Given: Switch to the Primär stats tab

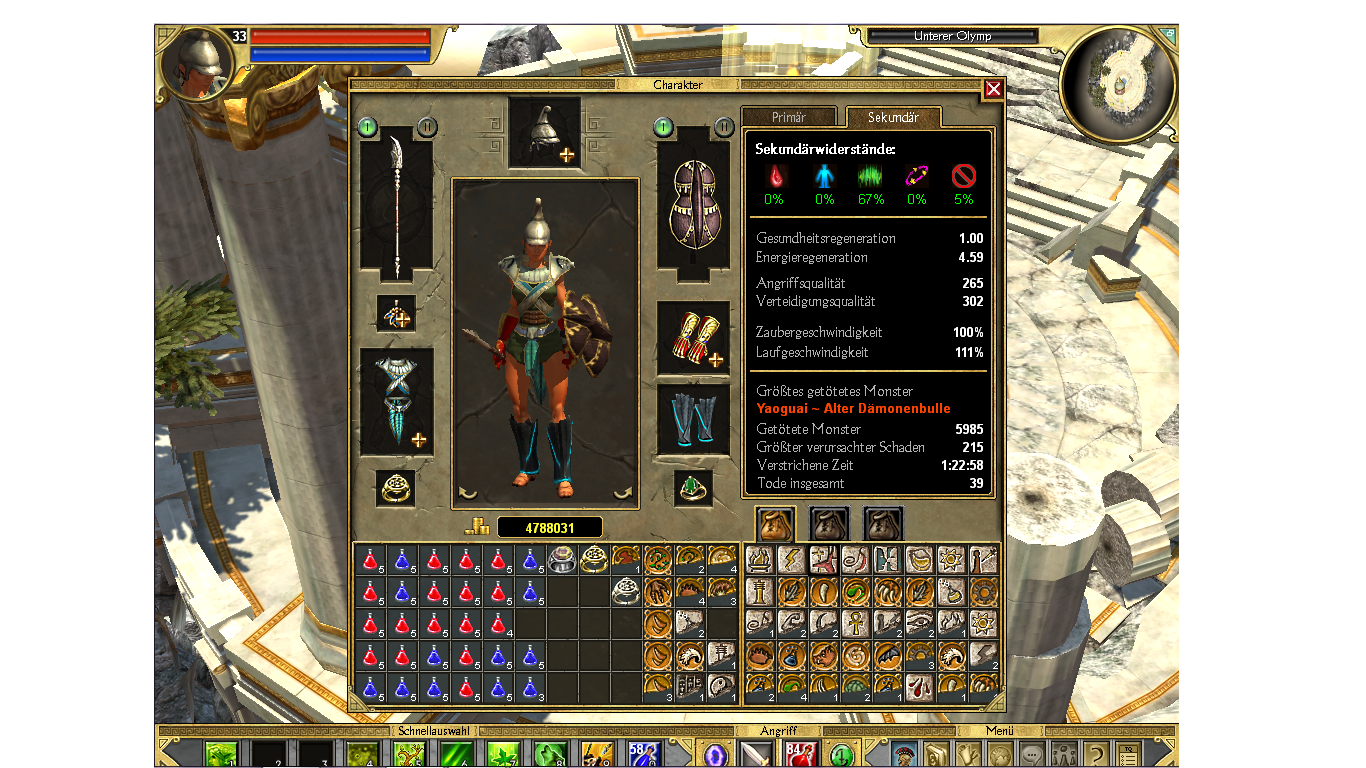Looking at the screenshot, I should pyautogui.click(x=789, y=118).
